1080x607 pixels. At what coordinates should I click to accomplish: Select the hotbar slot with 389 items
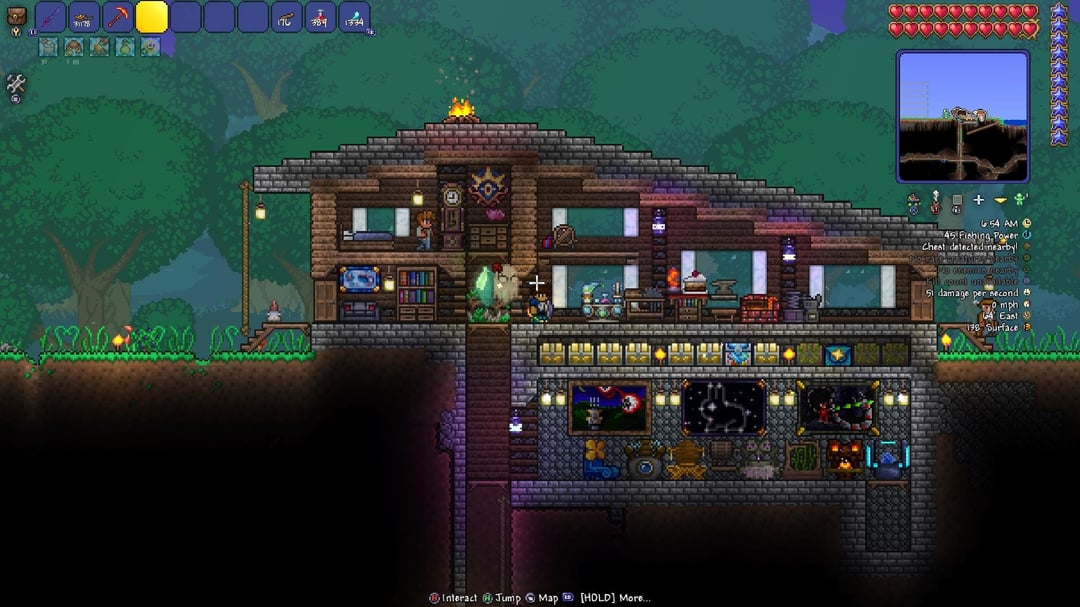(x=320, y=17)
